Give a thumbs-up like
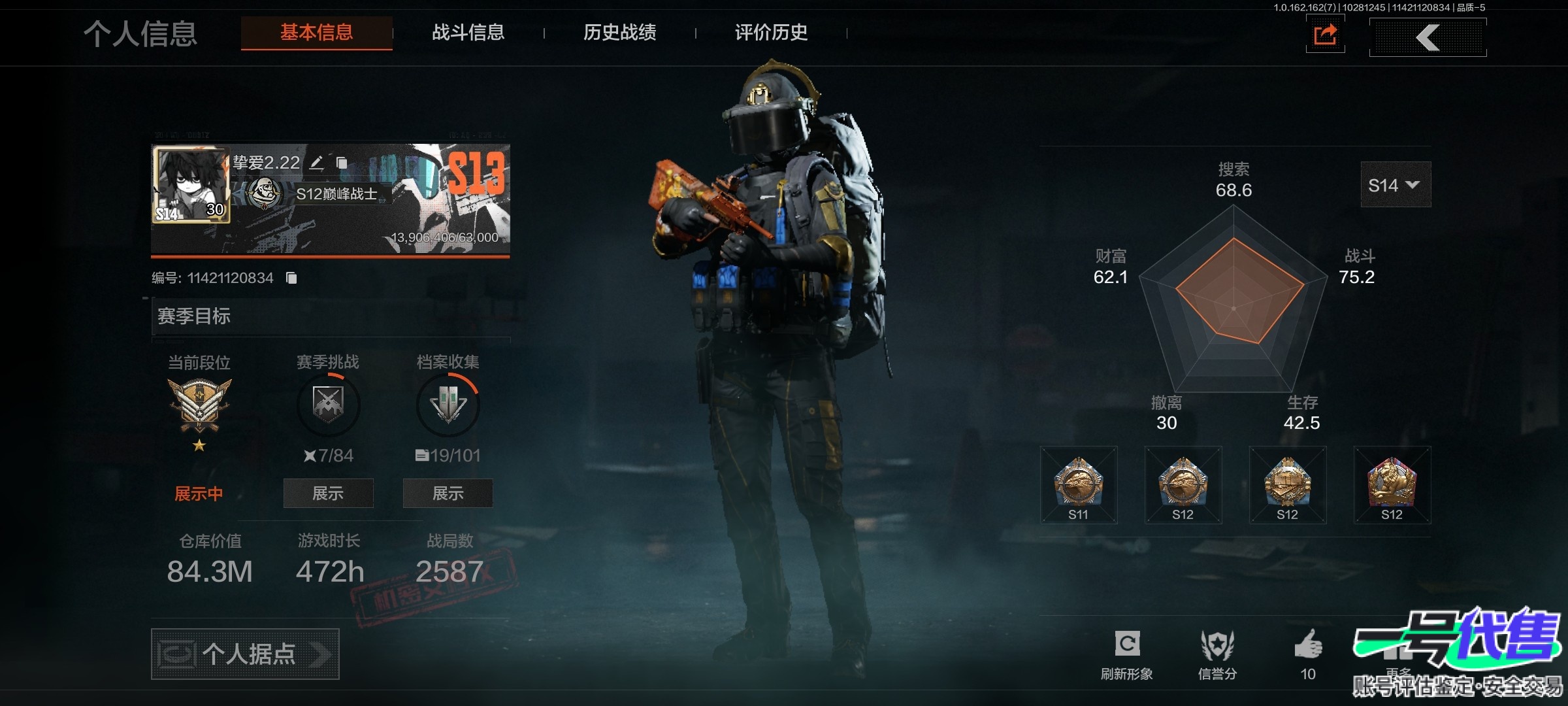The height and width of the screenshot is (706, 1568). pyautogui.click(x=1308, y=652)
